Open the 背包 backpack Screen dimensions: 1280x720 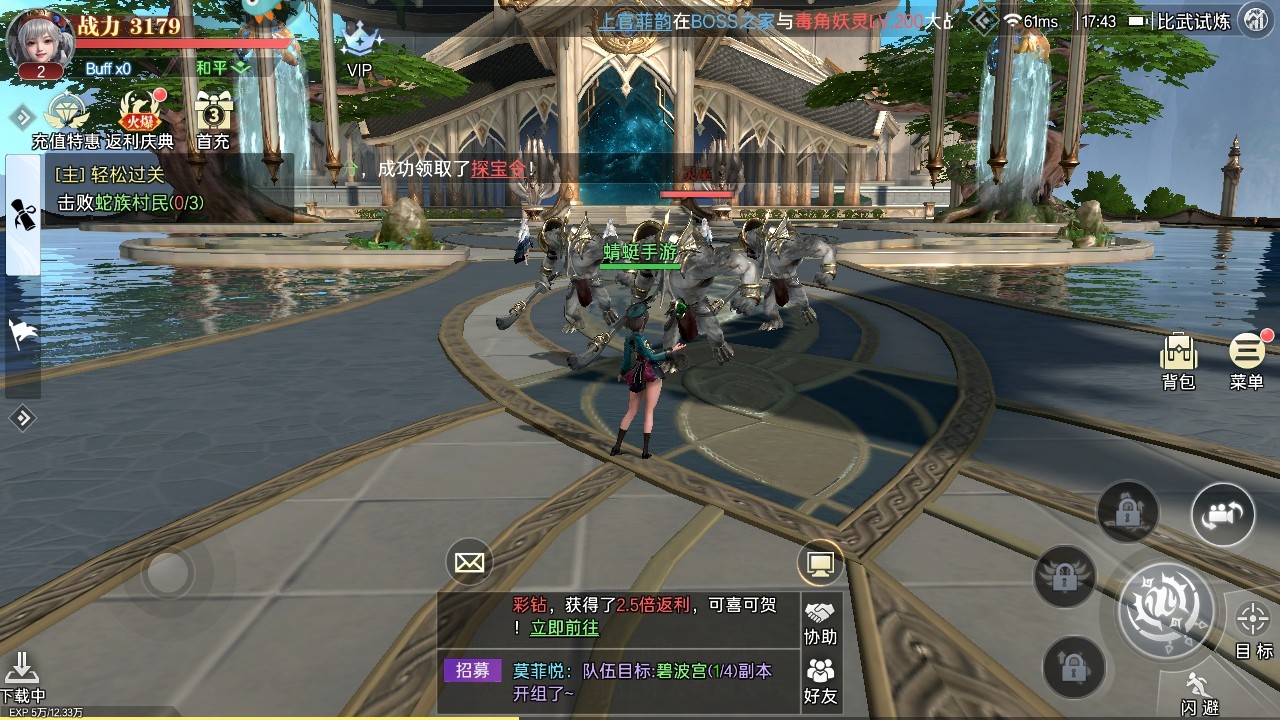(1177, 352)
